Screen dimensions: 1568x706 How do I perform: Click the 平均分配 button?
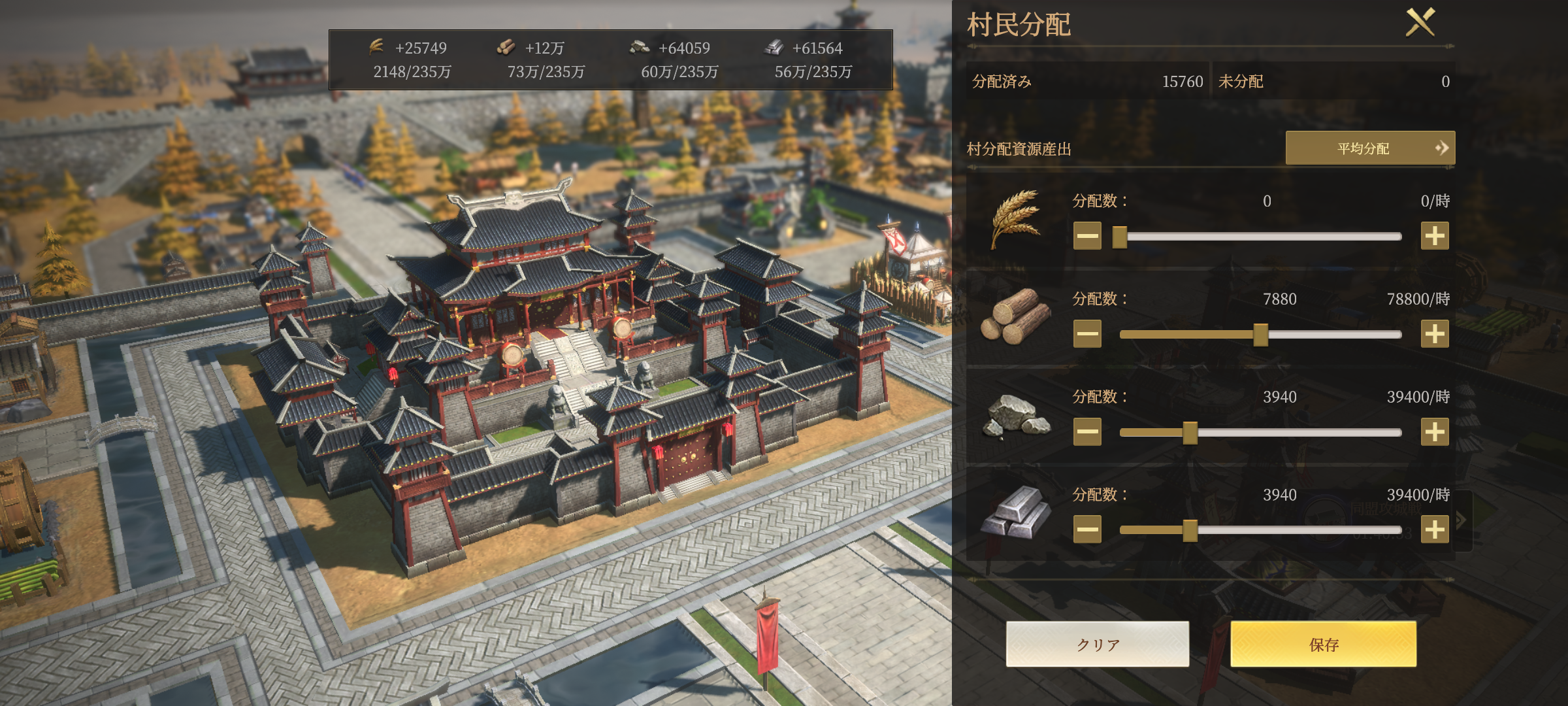pos(1369,148)
